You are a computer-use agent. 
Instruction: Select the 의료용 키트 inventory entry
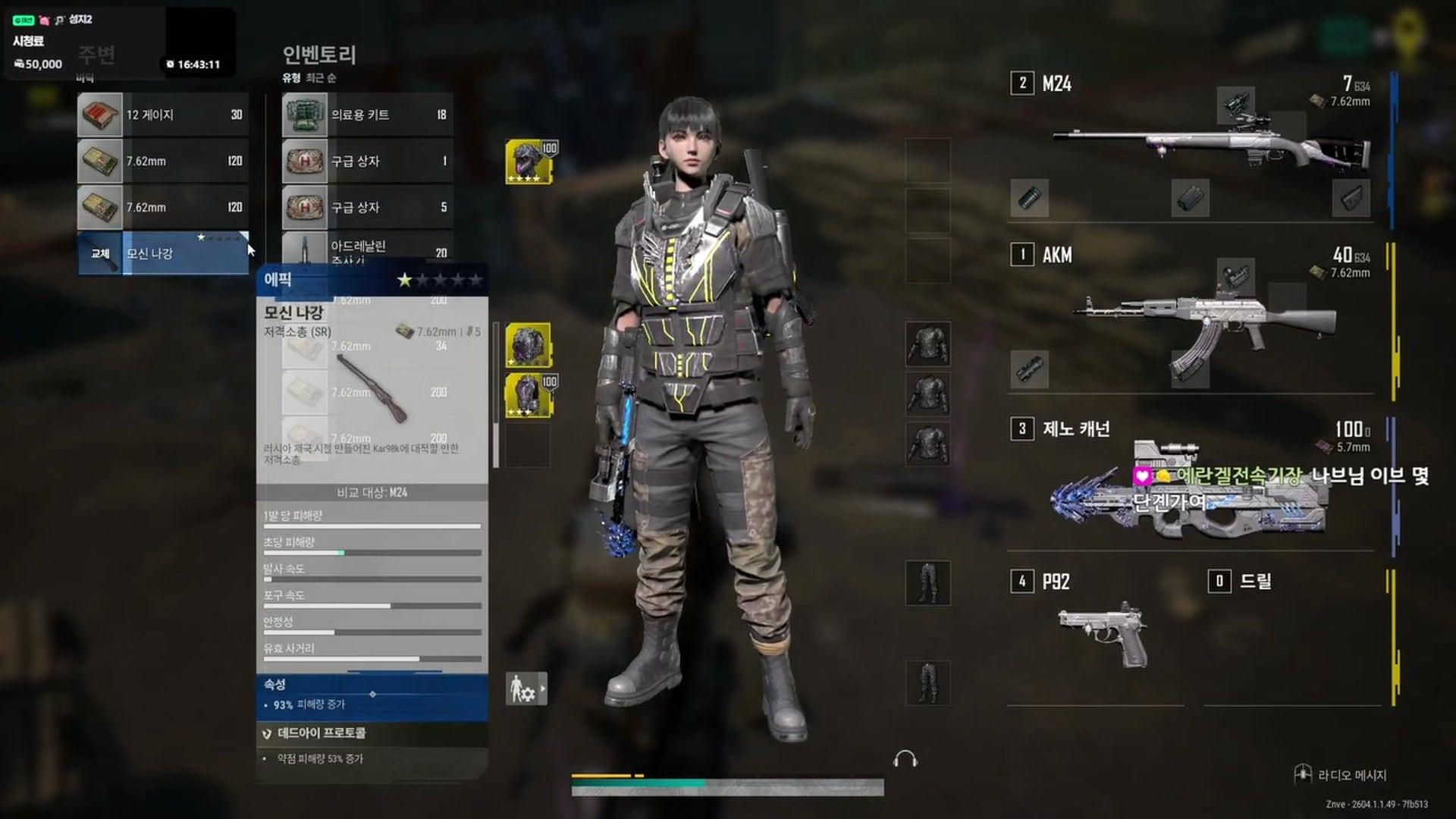tap(364, 114)
